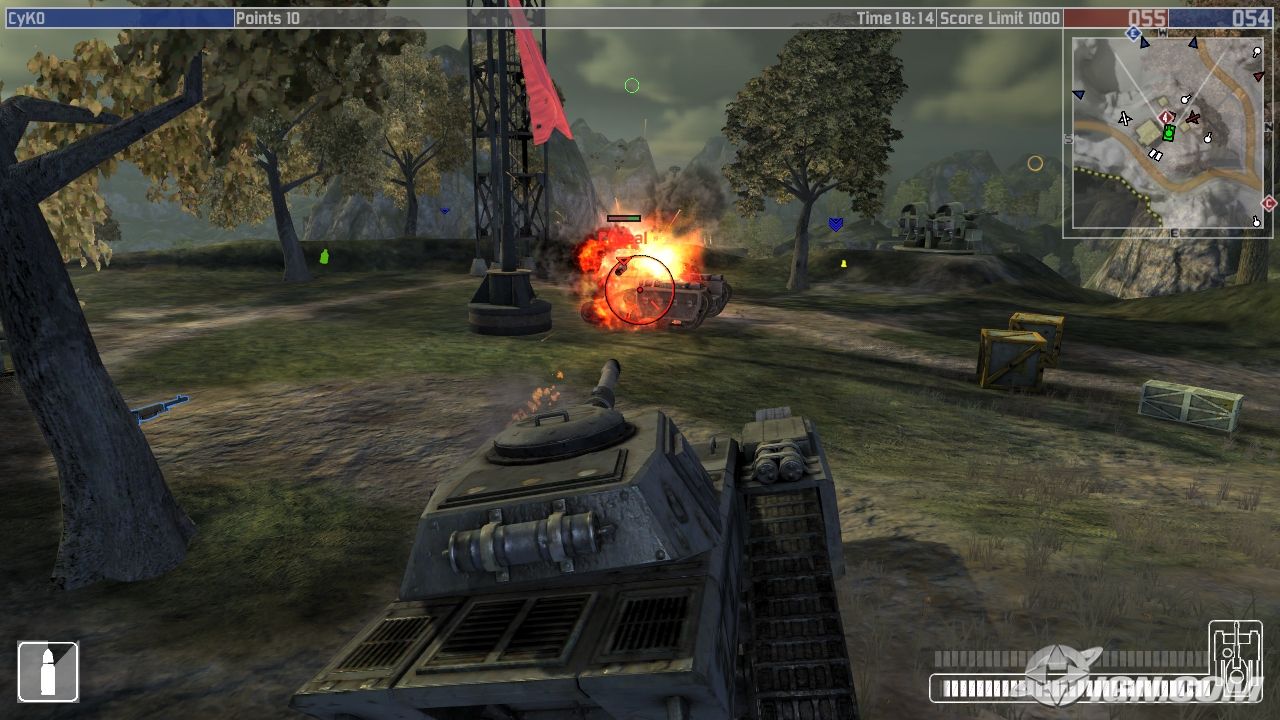
Task: Click the blue E control point marker
Action: 1133,34
